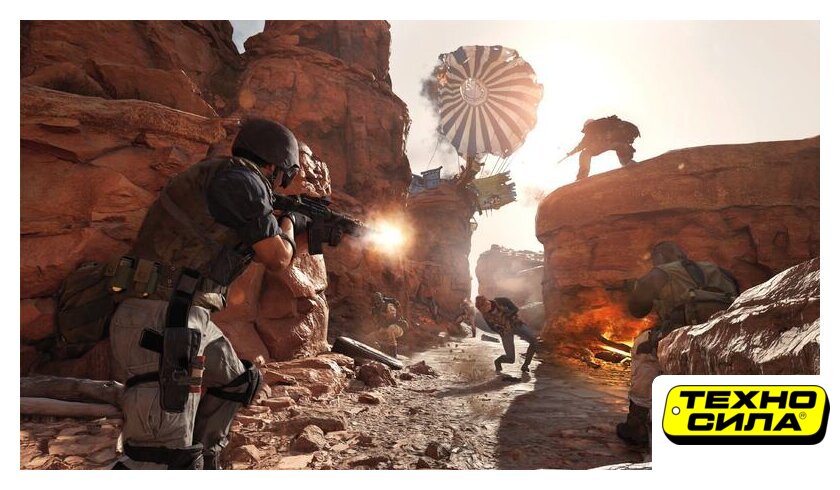This screenshot has width=840, height=490.
Task: Click the Техносила store logo
Action: 744,414
